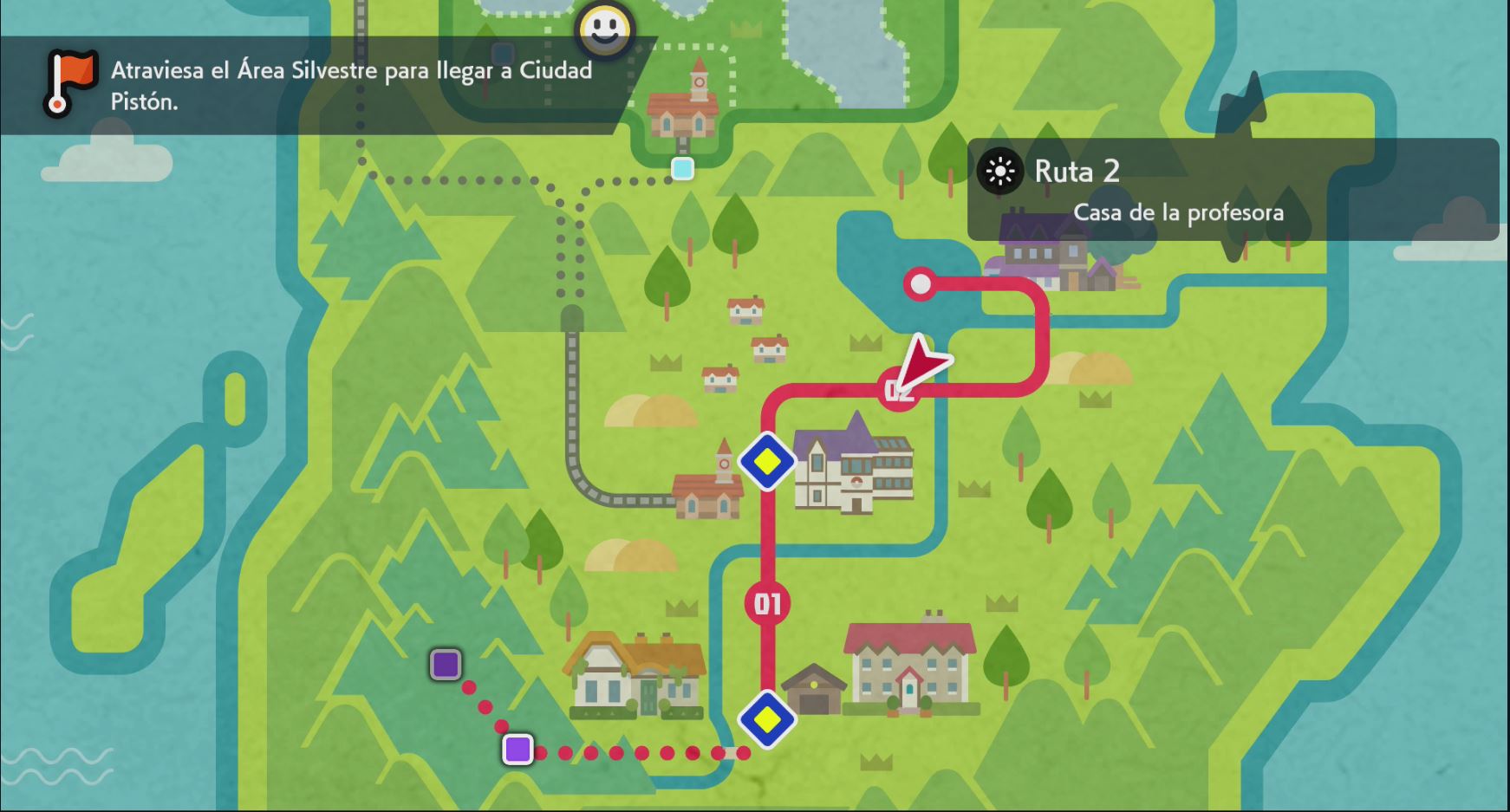
Task: Click the sunny weather icon beside Ruta 2
Action: [999, 172]
